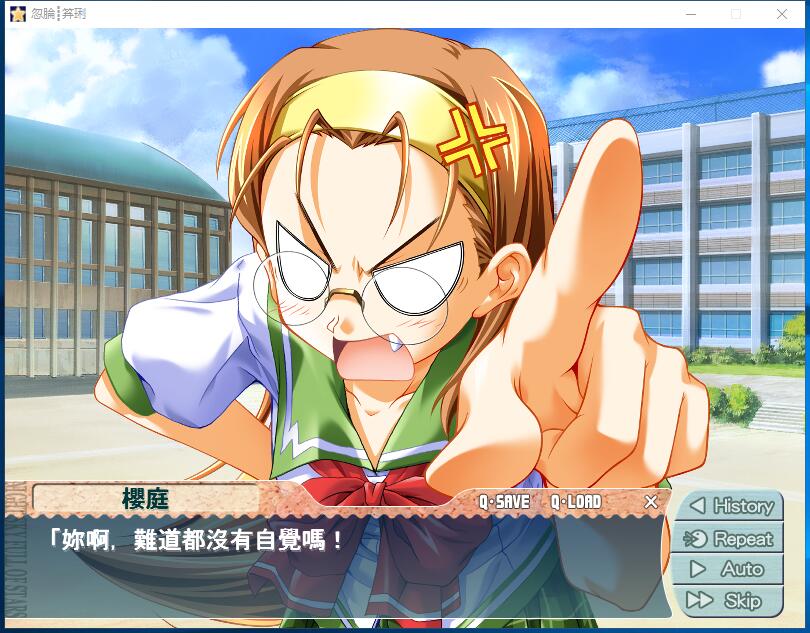Minimize the game window
This screenshot has height=633, width=810.
pyautogui.click(x=690, y=14)
